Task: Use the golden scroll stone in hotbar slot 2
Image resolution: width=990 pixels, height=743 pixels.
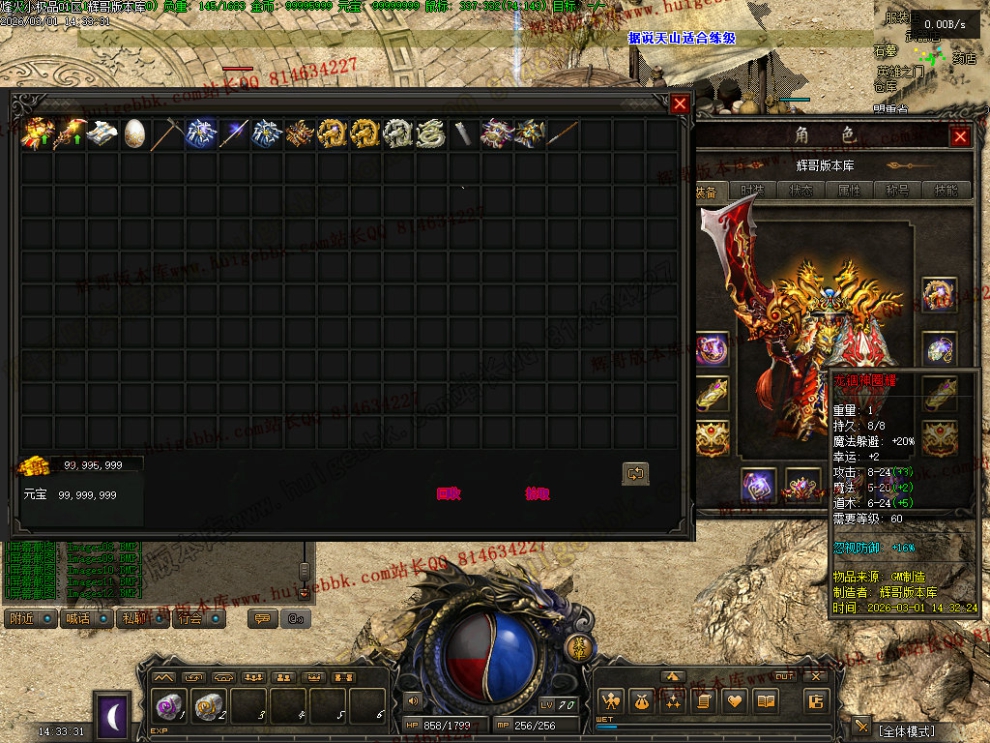Action: click(x=208, y=704)
